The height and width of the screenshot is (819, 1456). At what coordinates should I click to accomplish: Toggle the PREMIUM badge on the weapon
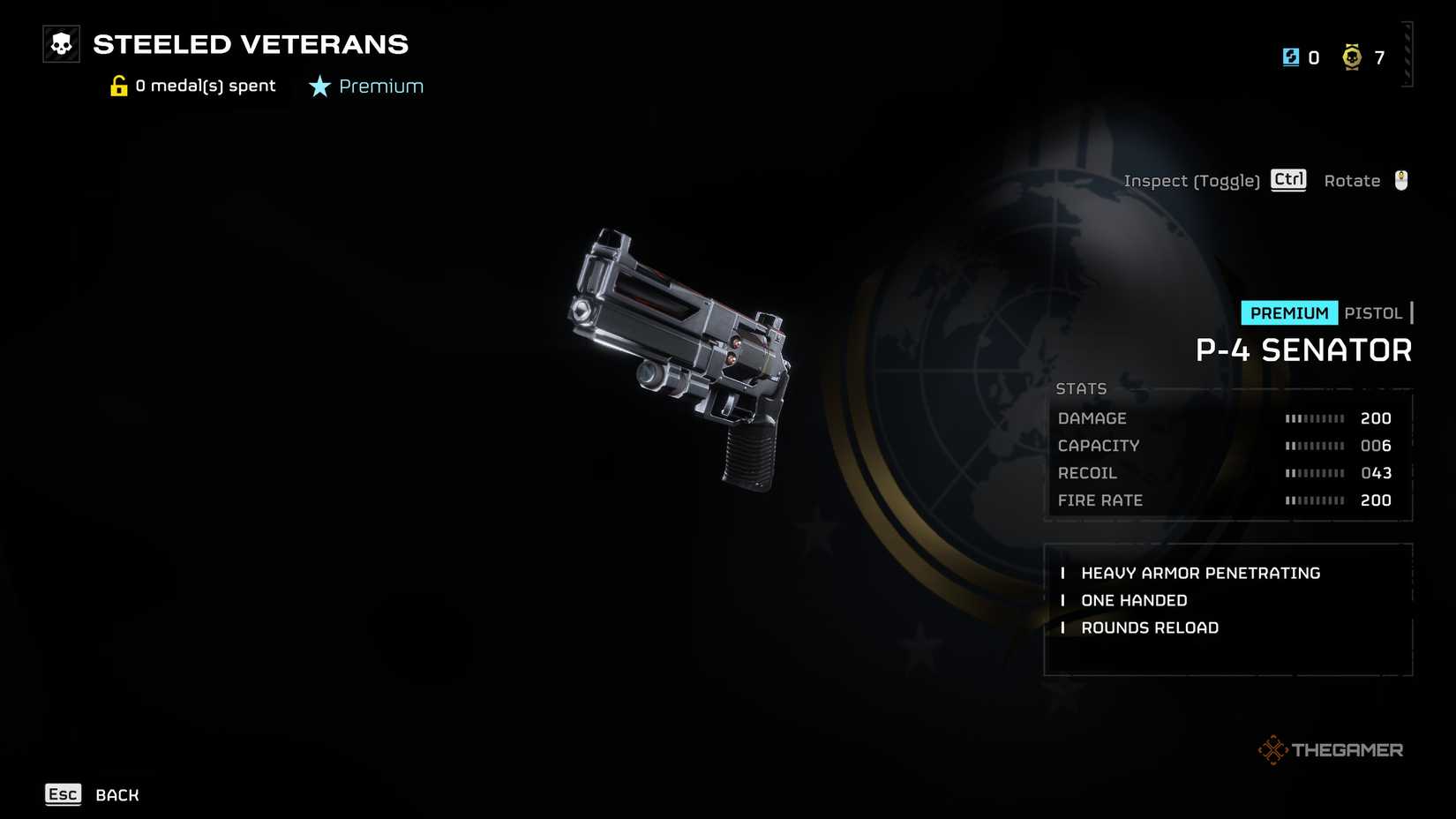pyautogui.click(x=1288, y=312)
